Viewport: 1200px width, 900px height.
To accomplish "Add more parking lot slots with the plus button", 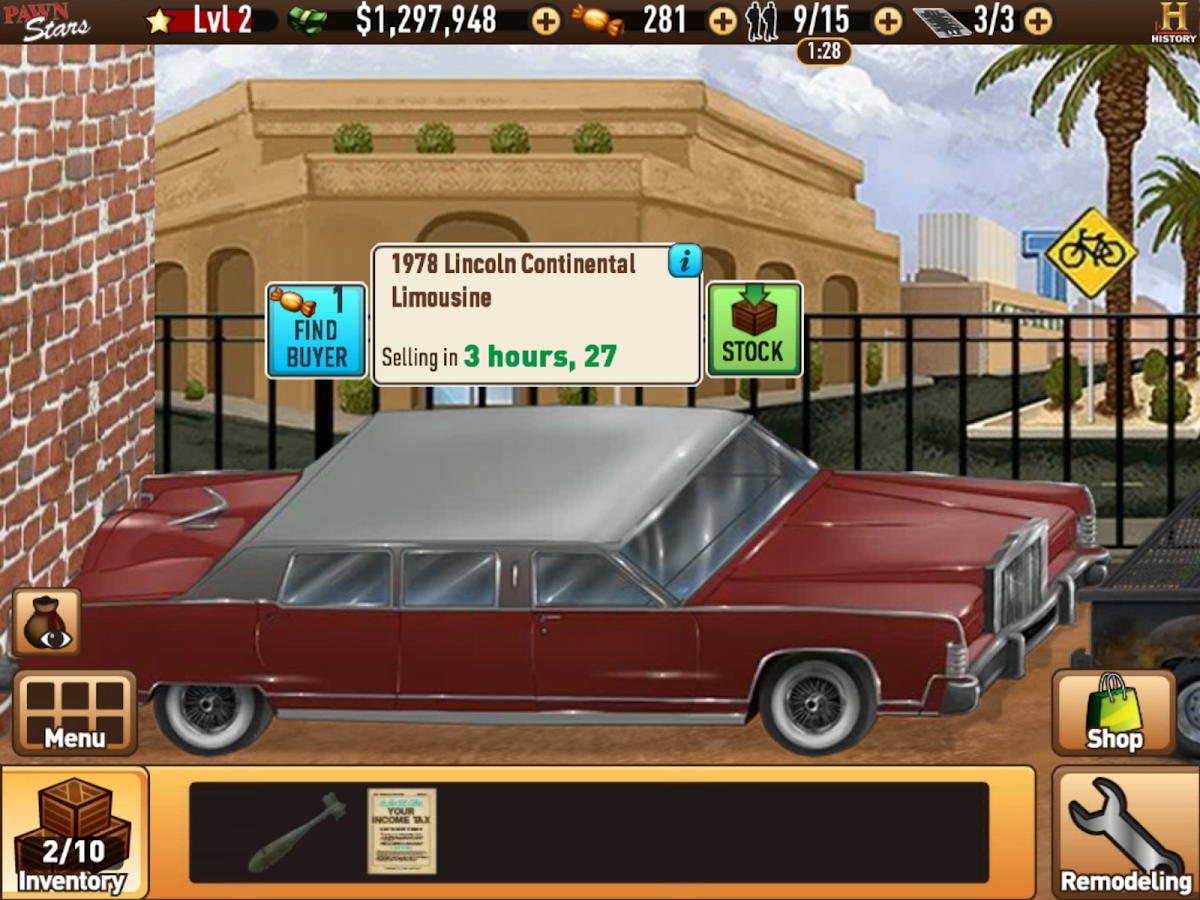I will pos(1038,20).
